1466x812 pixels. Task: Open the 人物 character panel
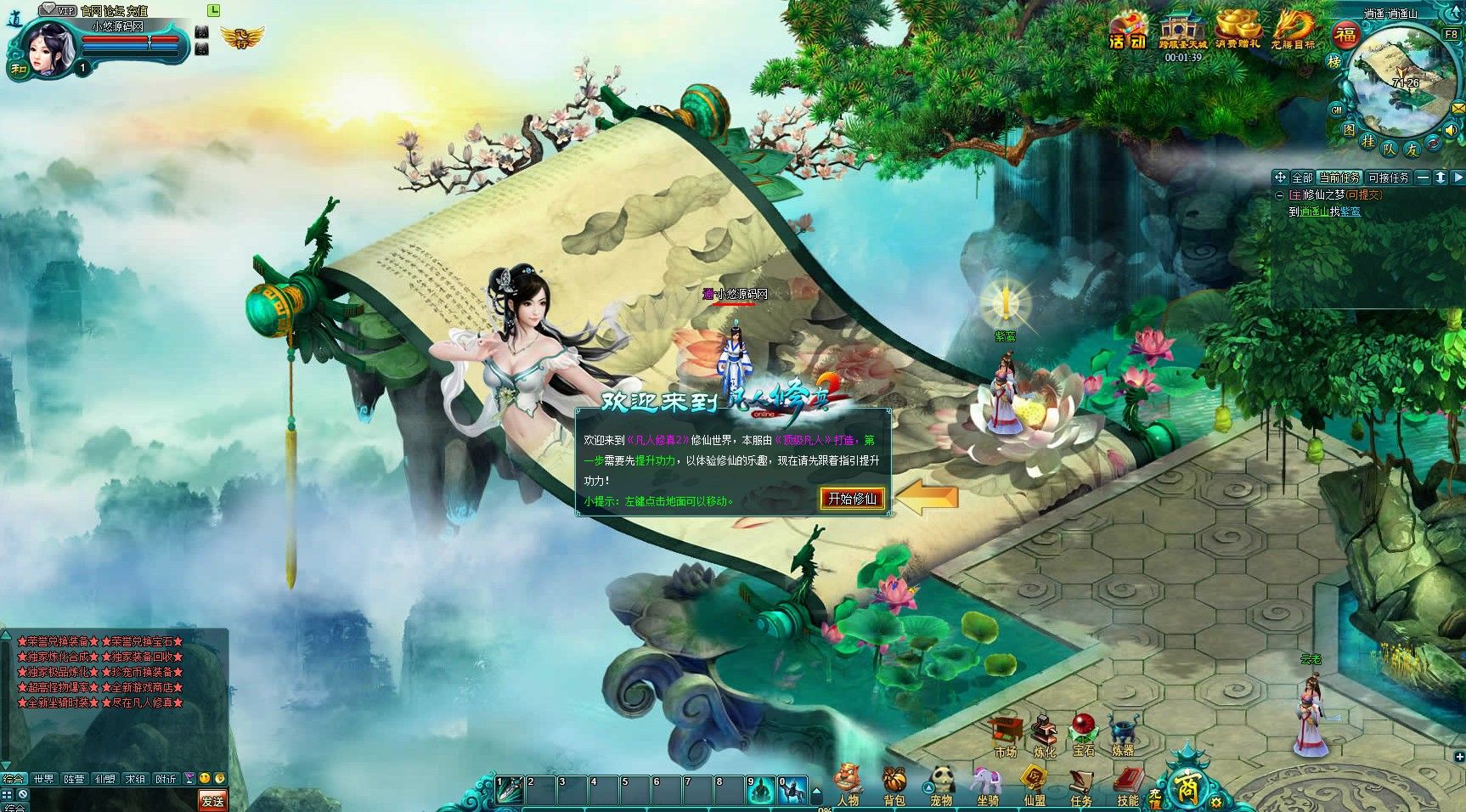tap(848, 786)
